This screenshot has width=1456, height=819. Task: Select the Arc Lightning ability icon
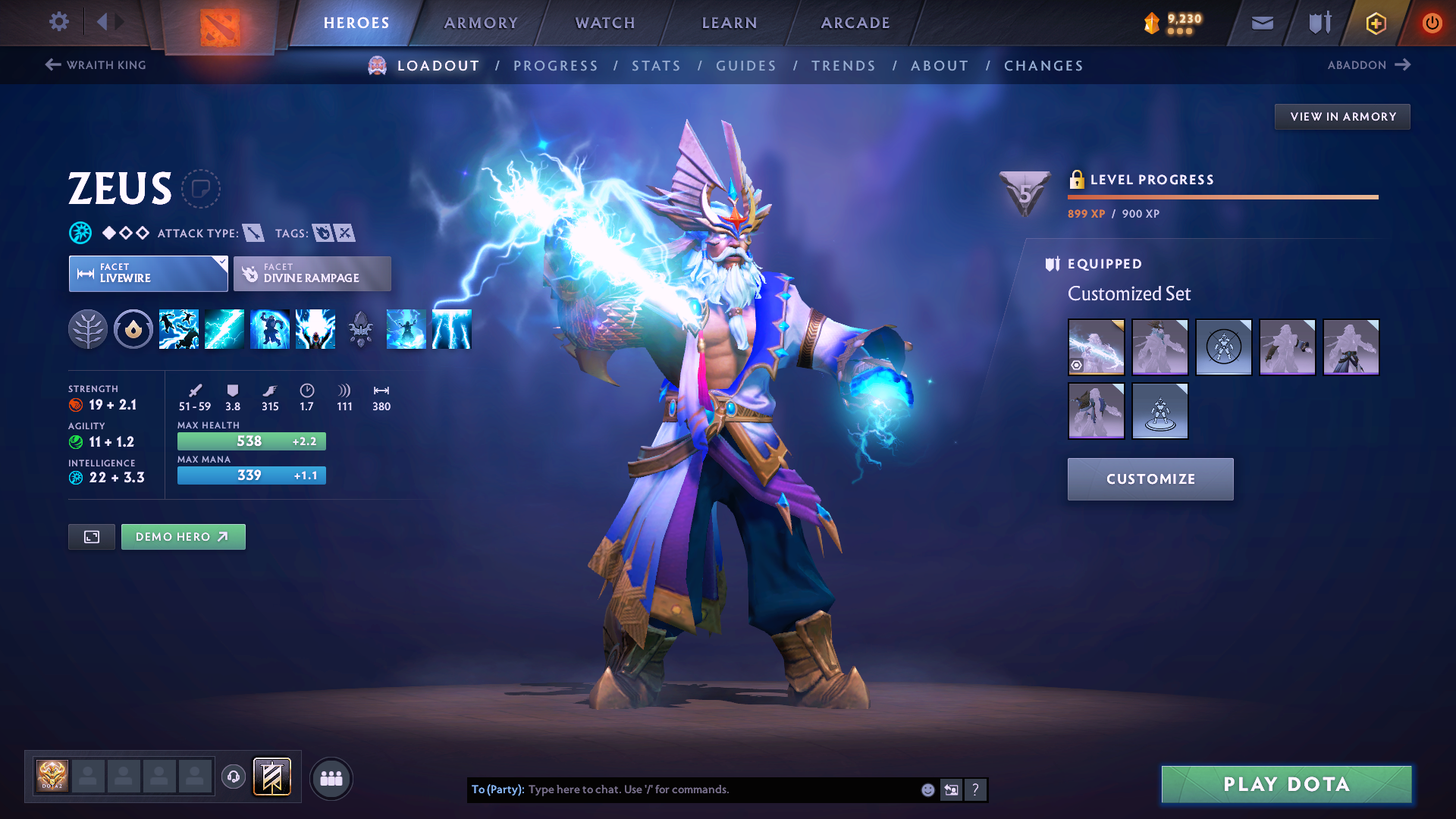click(179, 329)
